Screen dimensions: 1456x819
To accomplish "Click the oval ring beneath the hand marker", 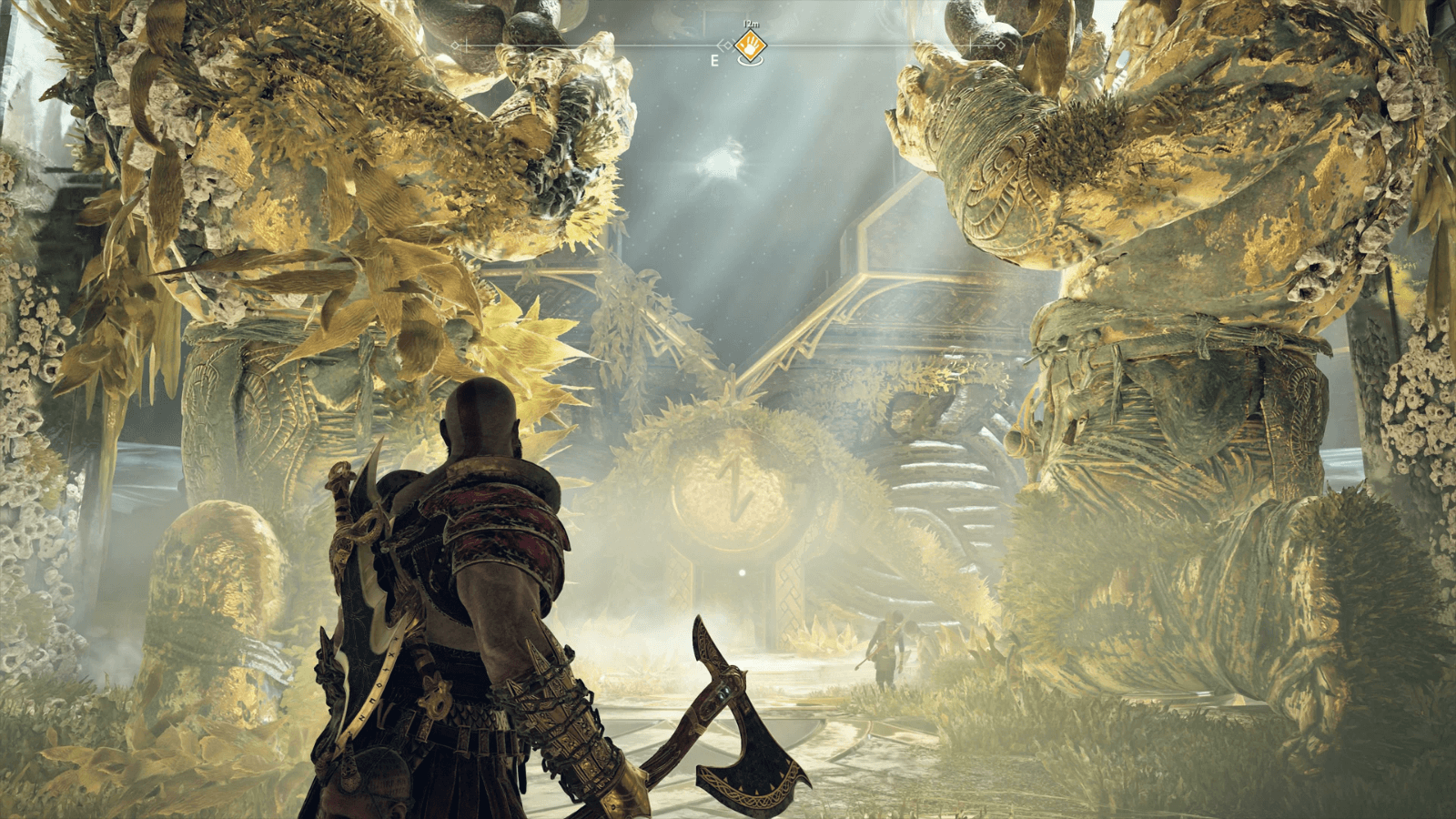I will click(x=752, y=60).
